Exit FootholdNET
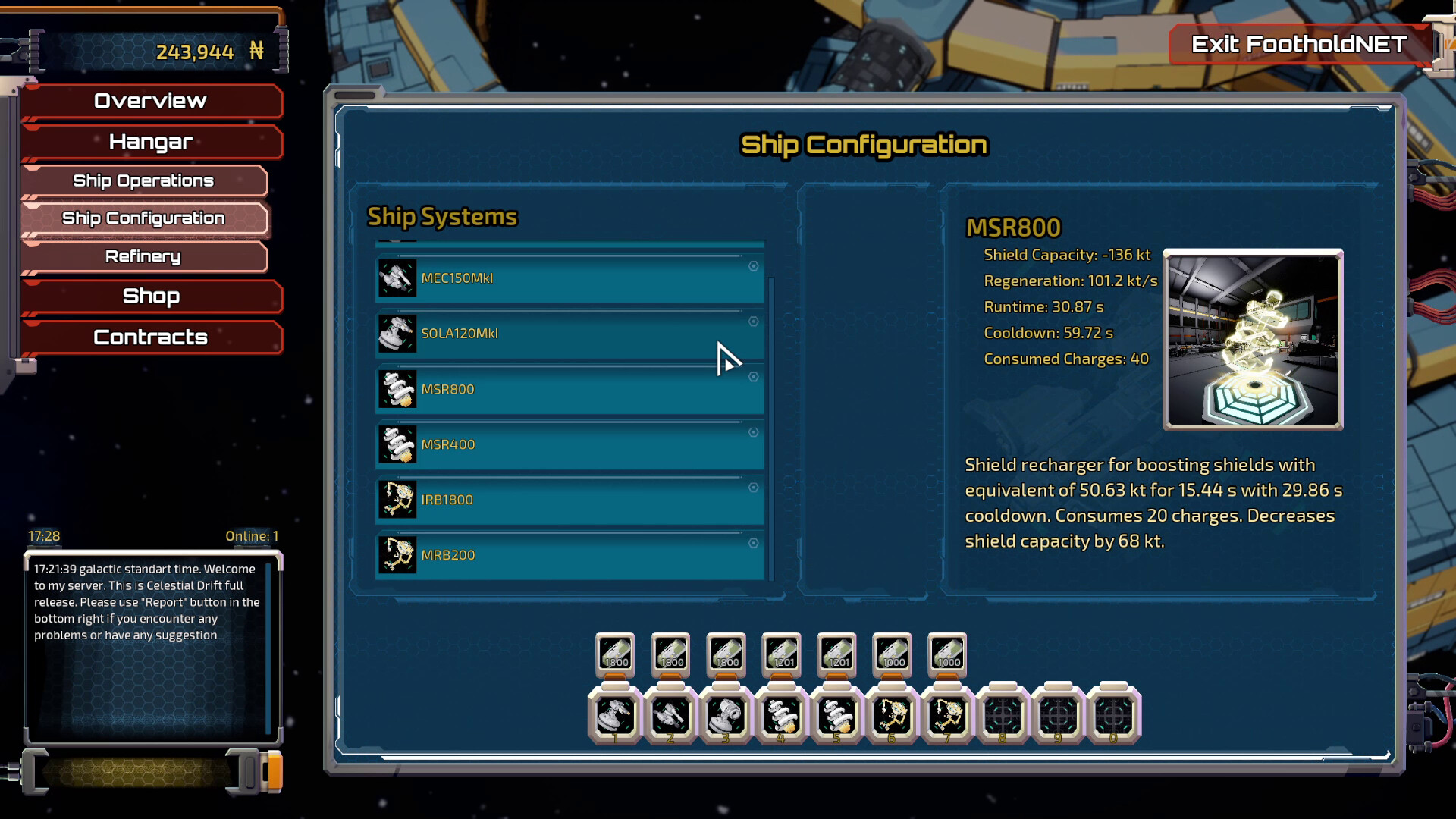 click(x=1299, y=45)
